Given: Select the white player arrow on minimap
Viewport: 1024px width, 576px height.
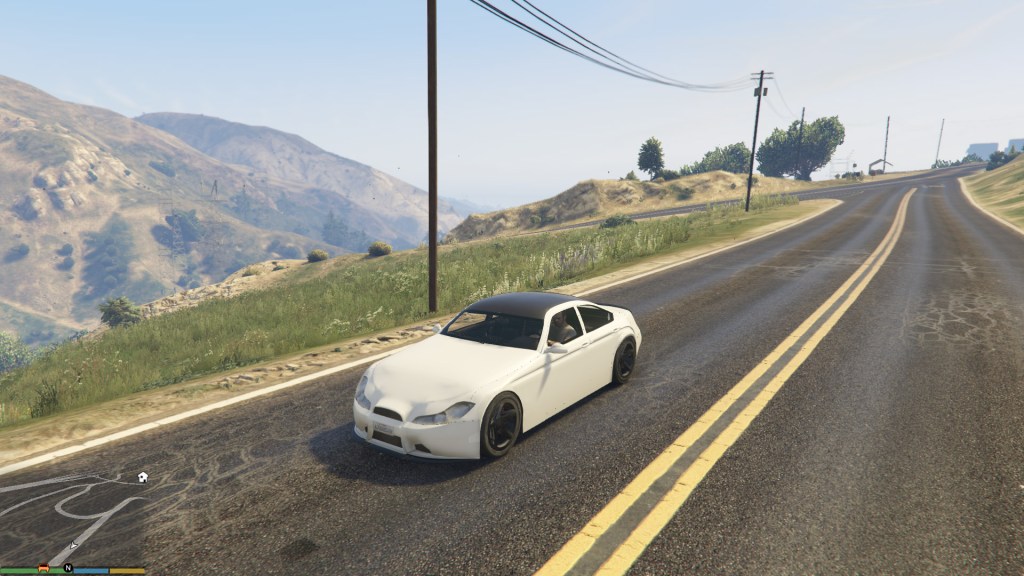Looking at the screenshot, I should [x=73, y=545].
